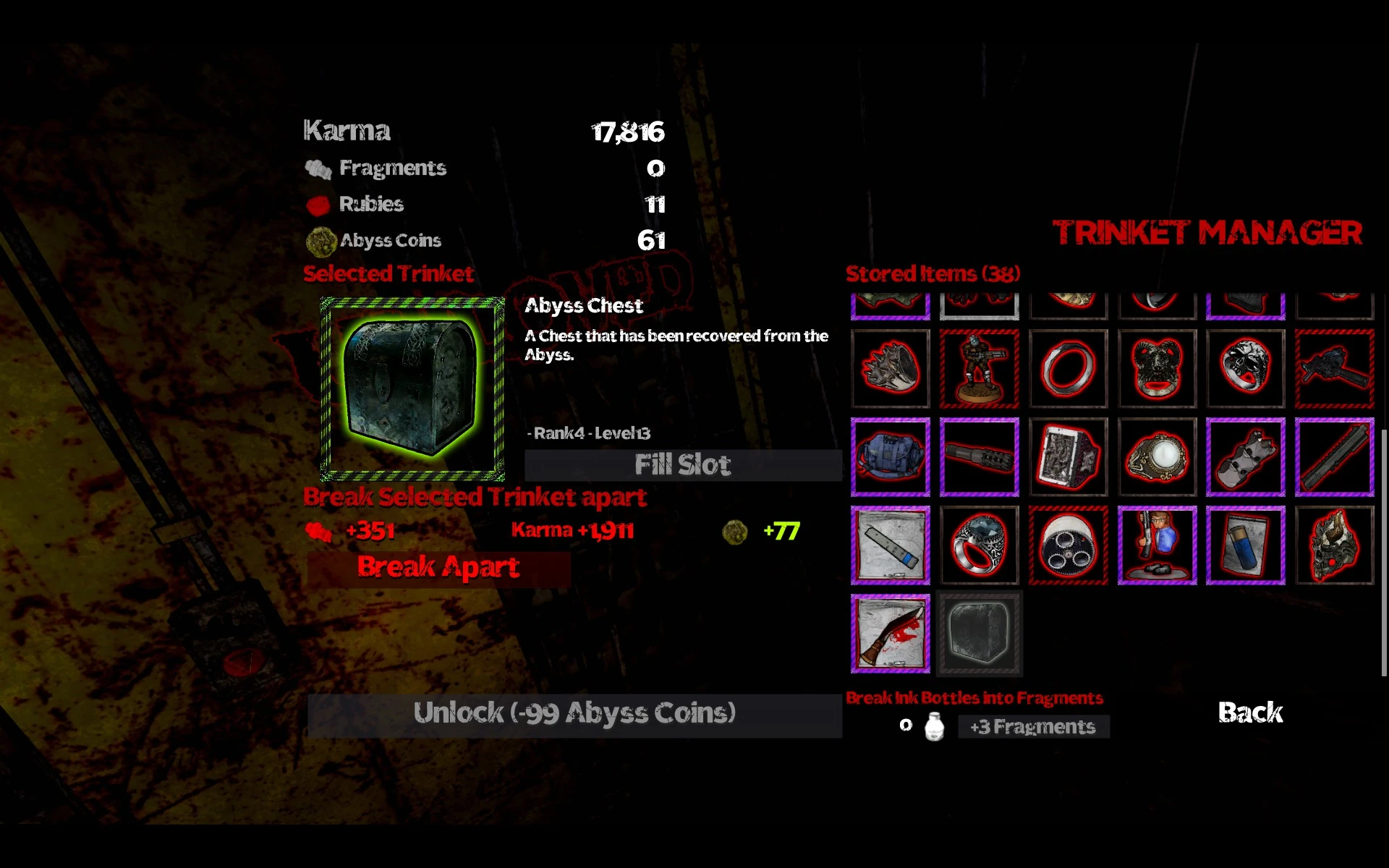Image resolution: width=1389 pixels, height=868 pixels.
Task: Click the Fill Slot option
Action: 682,465
